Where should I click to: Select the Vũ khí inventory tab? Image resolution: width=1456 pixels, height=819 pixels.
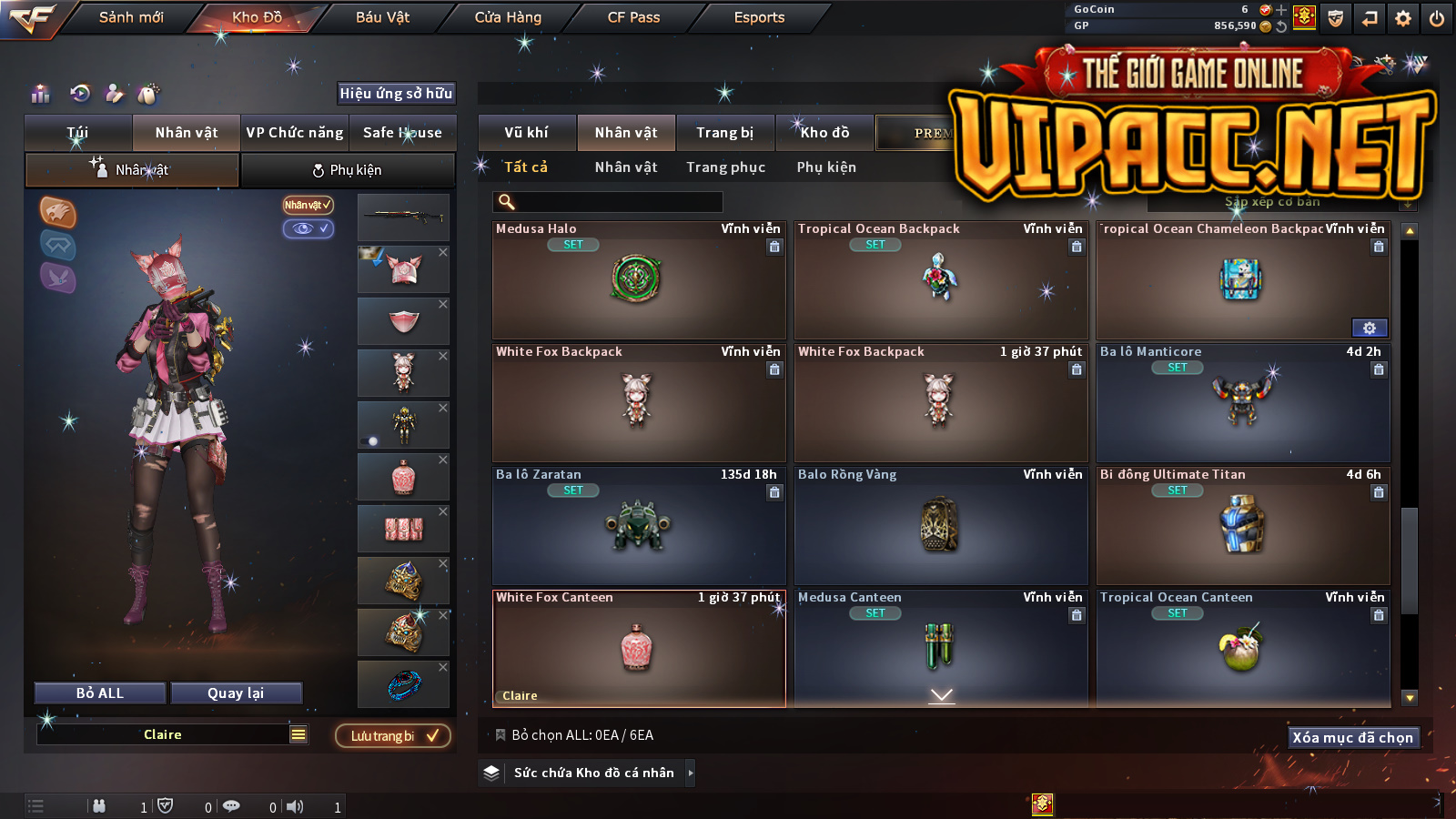click(526, 133)
